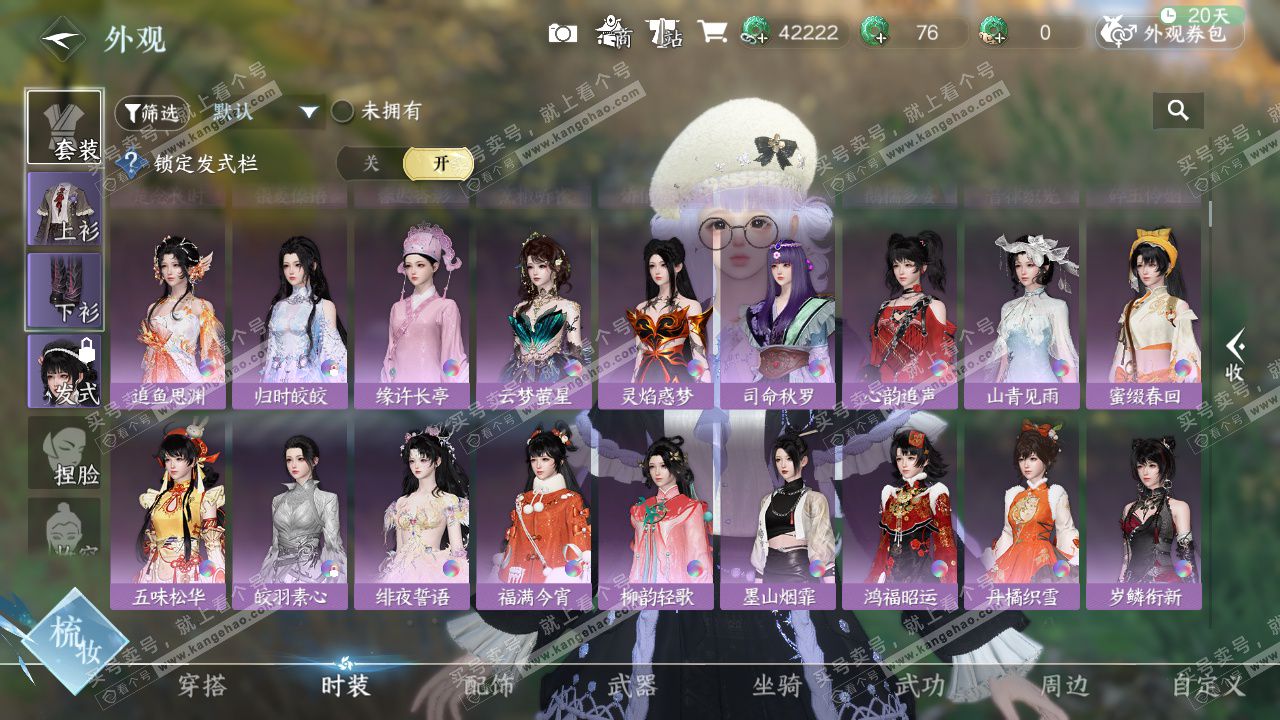The image size is (1280, 720).
Task: Choose the 蜜缀春回 outfit
Action: 1144,316
